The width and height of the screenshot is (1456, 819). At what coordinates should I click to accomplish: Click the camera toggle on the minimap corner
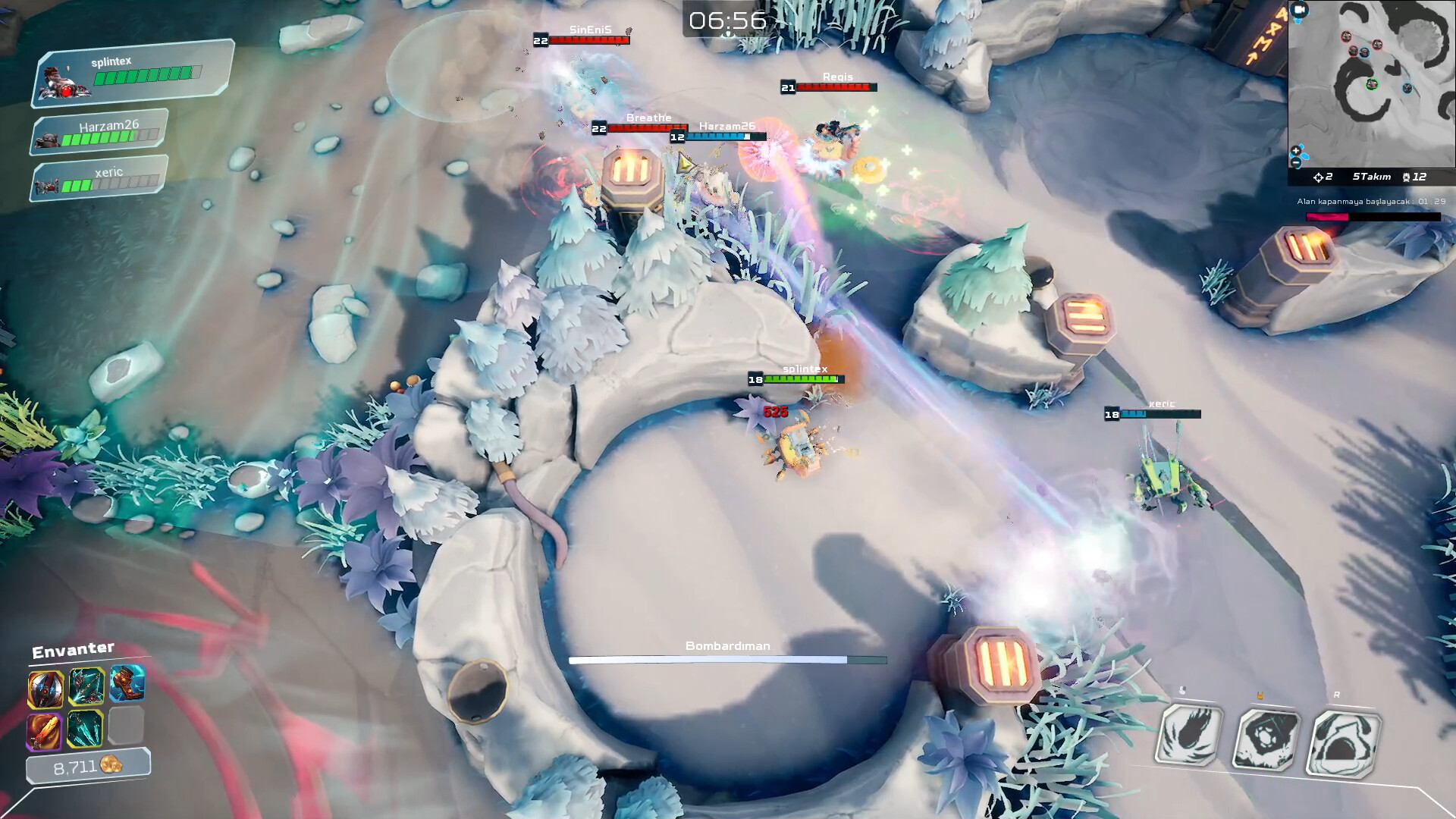(1299, 10)
